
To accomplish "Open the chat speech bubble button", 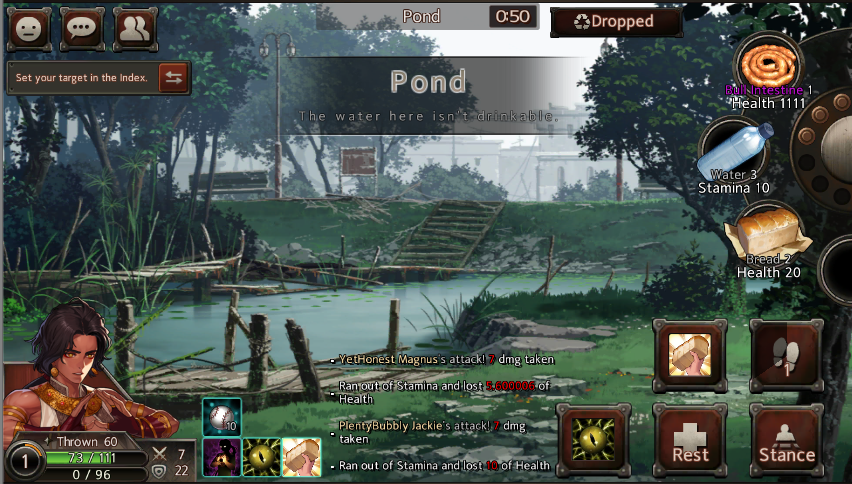I will click(x=83, y=29).
